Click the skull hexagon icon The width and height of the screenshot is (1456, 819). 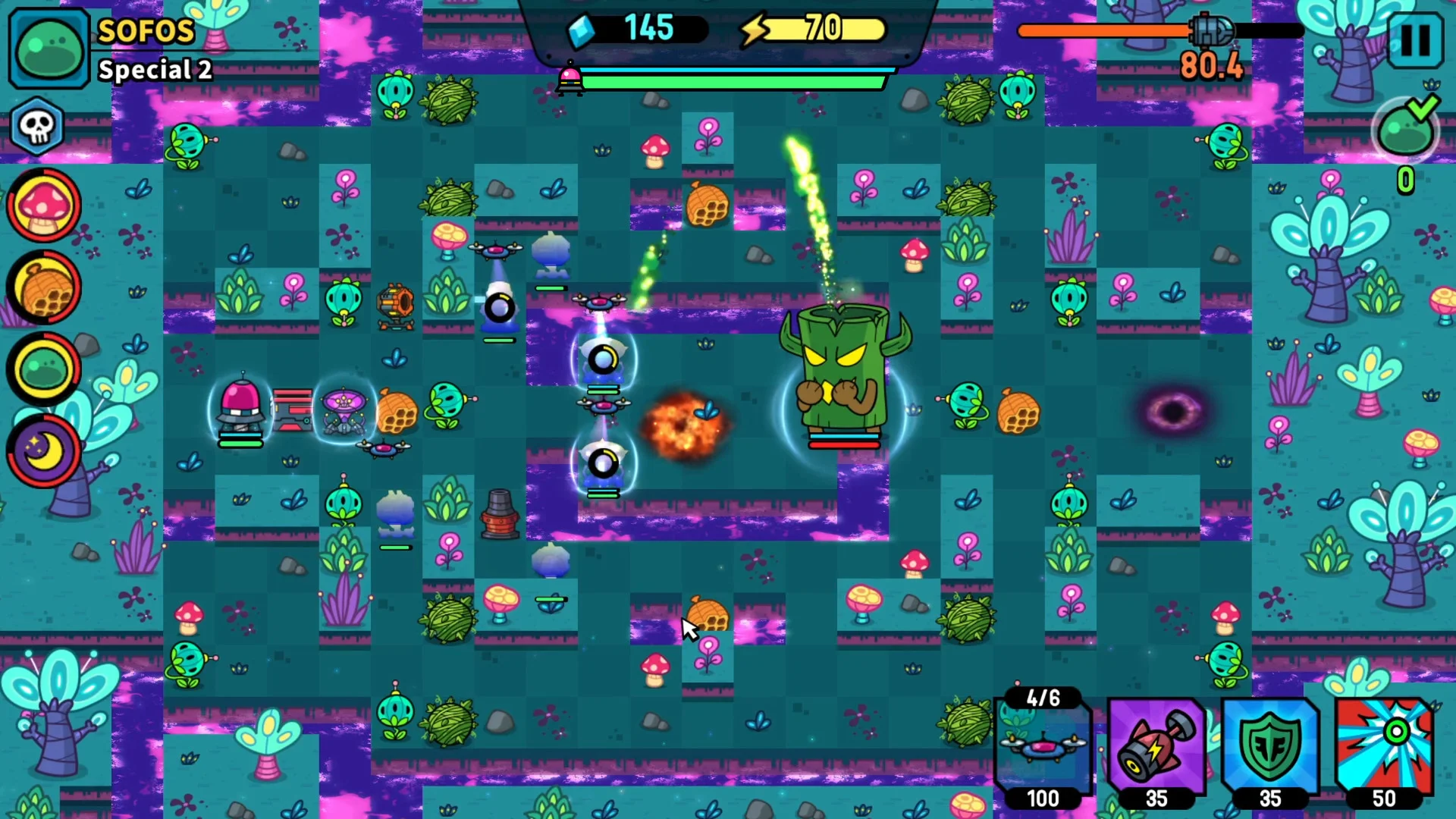[37, 127]
